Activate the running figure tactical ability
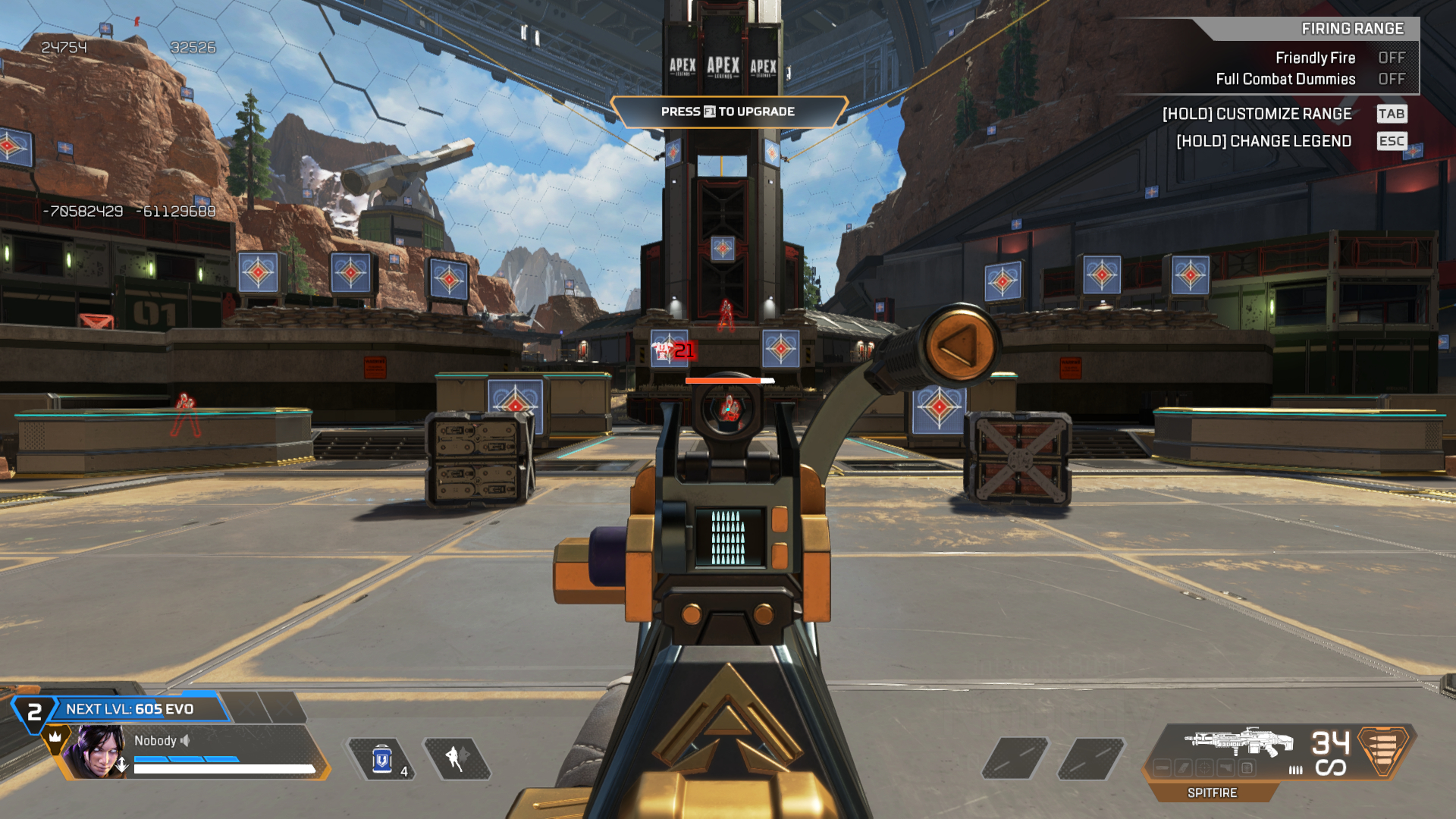This screenshot has width=1456, height=819. tap(457, 758)
